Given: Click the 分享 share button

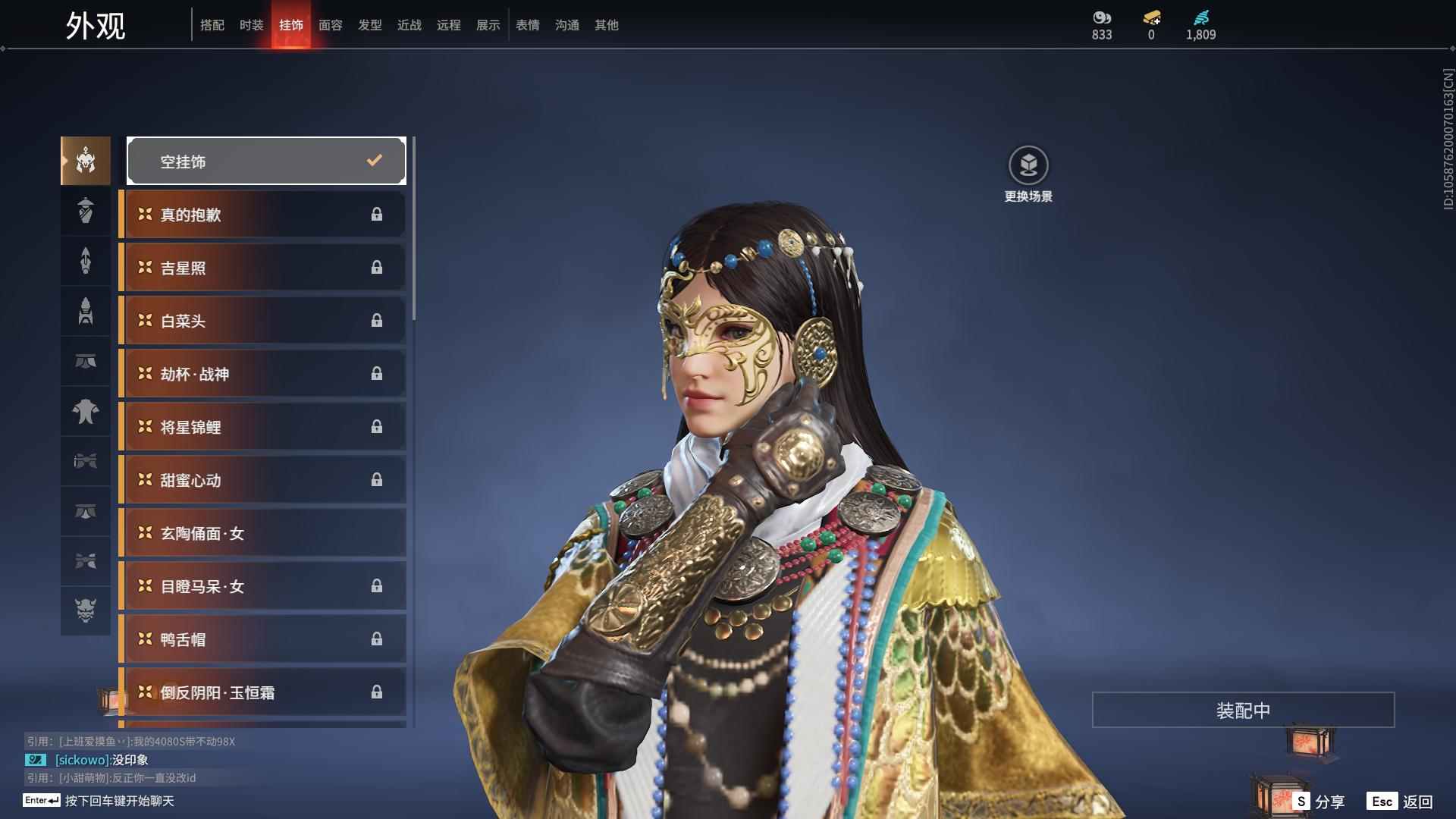Looking at the screenshot, I should 1319,801.
